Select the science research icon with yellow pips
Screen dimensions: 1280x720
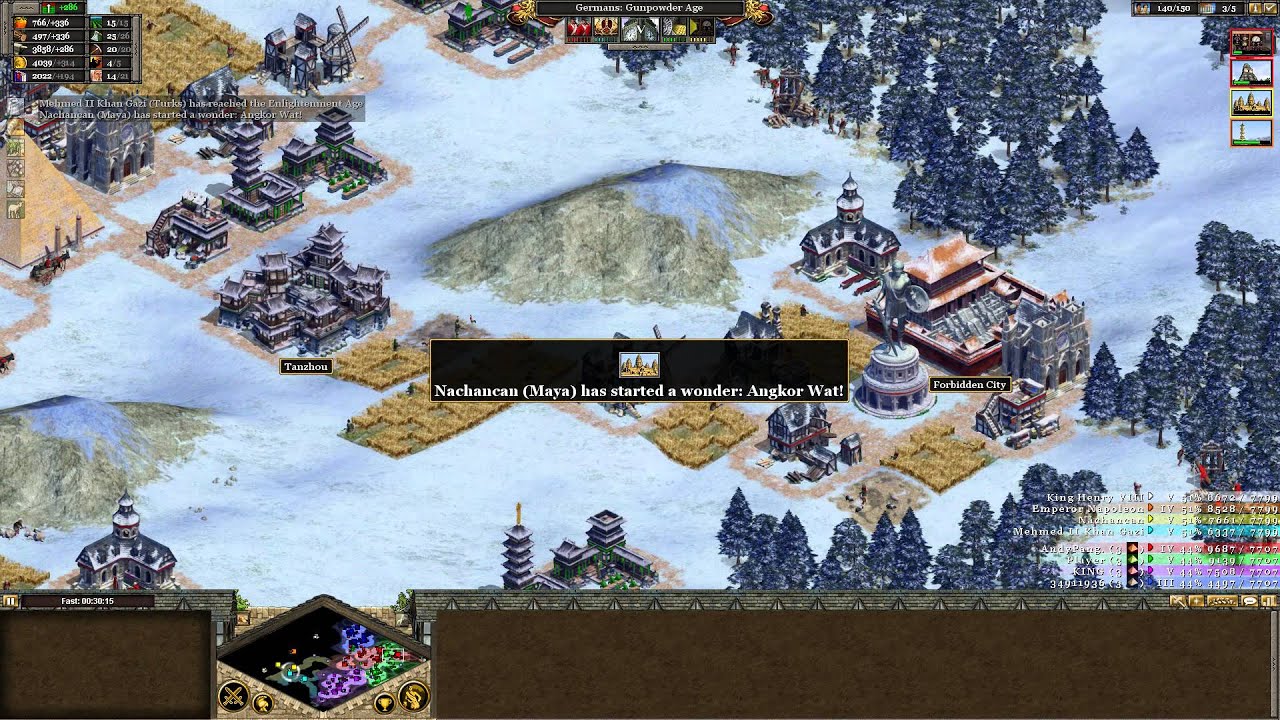coord(702,29)
